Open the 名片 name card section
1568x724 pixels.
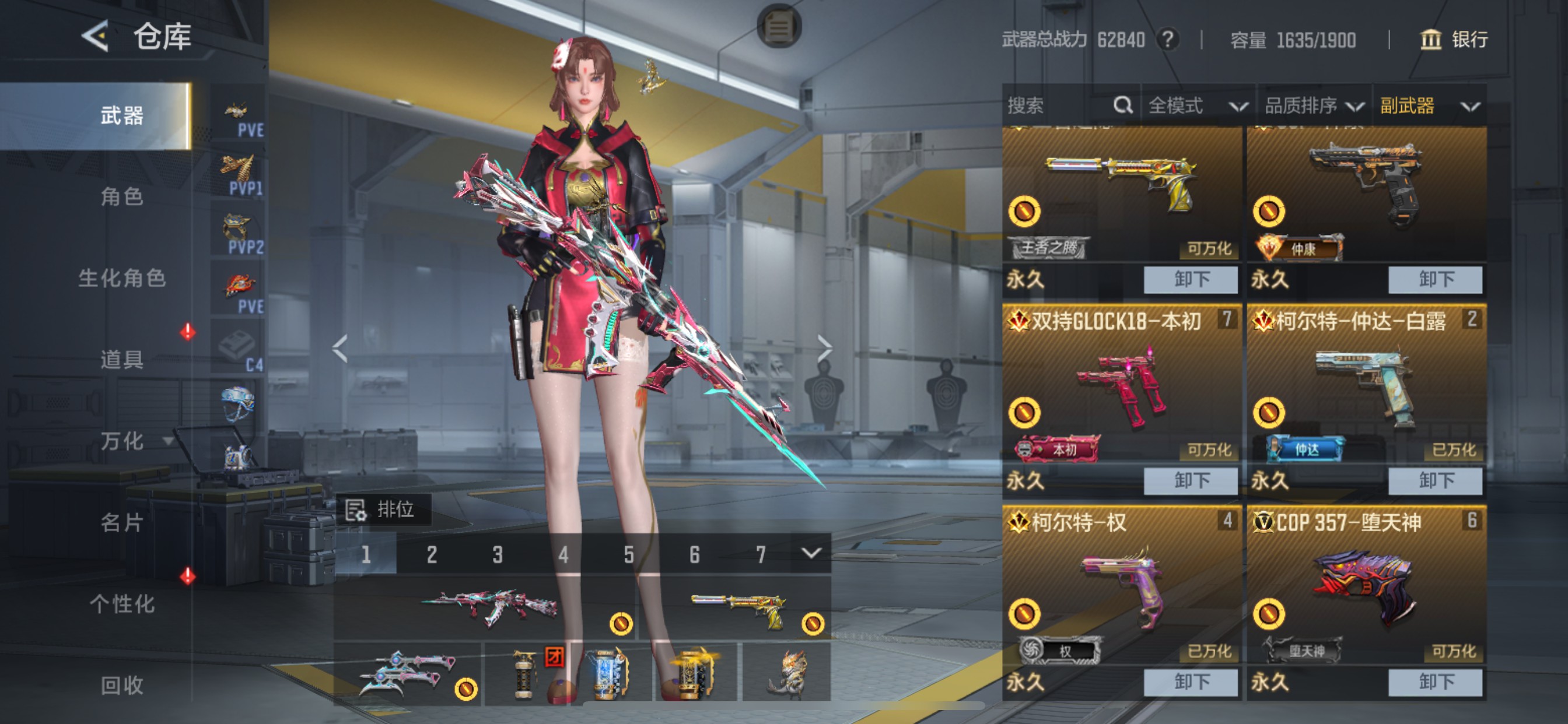(x=122, y=522)
